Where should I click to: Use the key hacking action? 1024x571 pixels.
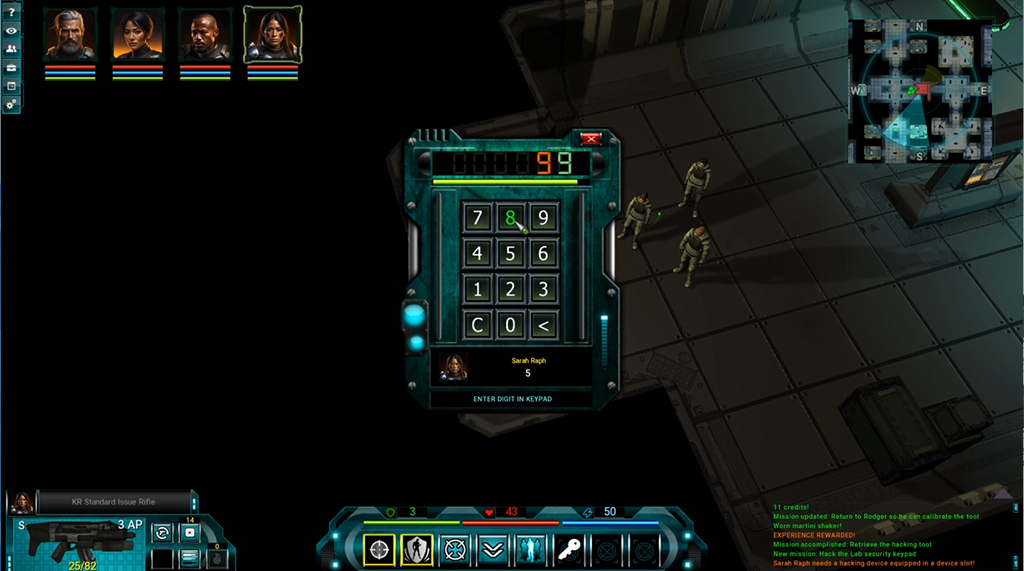[567, 549]
